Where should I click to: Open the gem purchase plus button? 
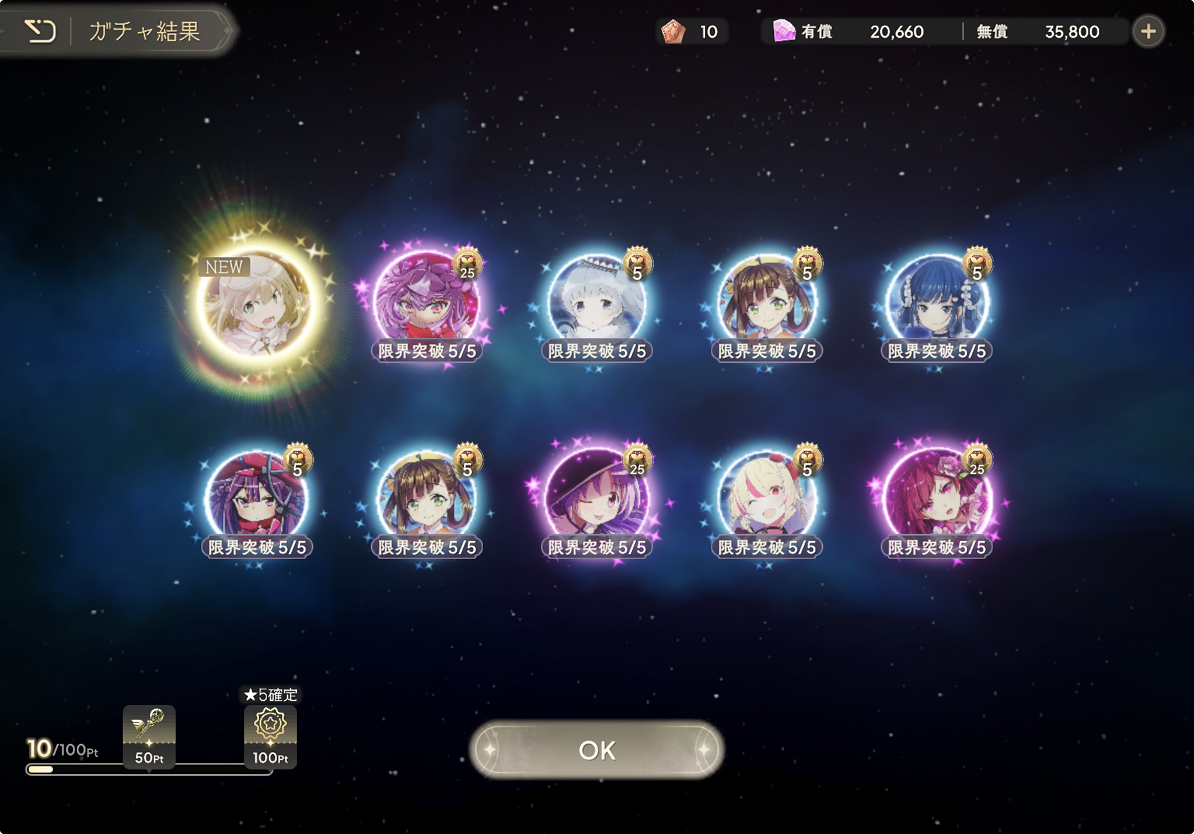click(1148, 32)
